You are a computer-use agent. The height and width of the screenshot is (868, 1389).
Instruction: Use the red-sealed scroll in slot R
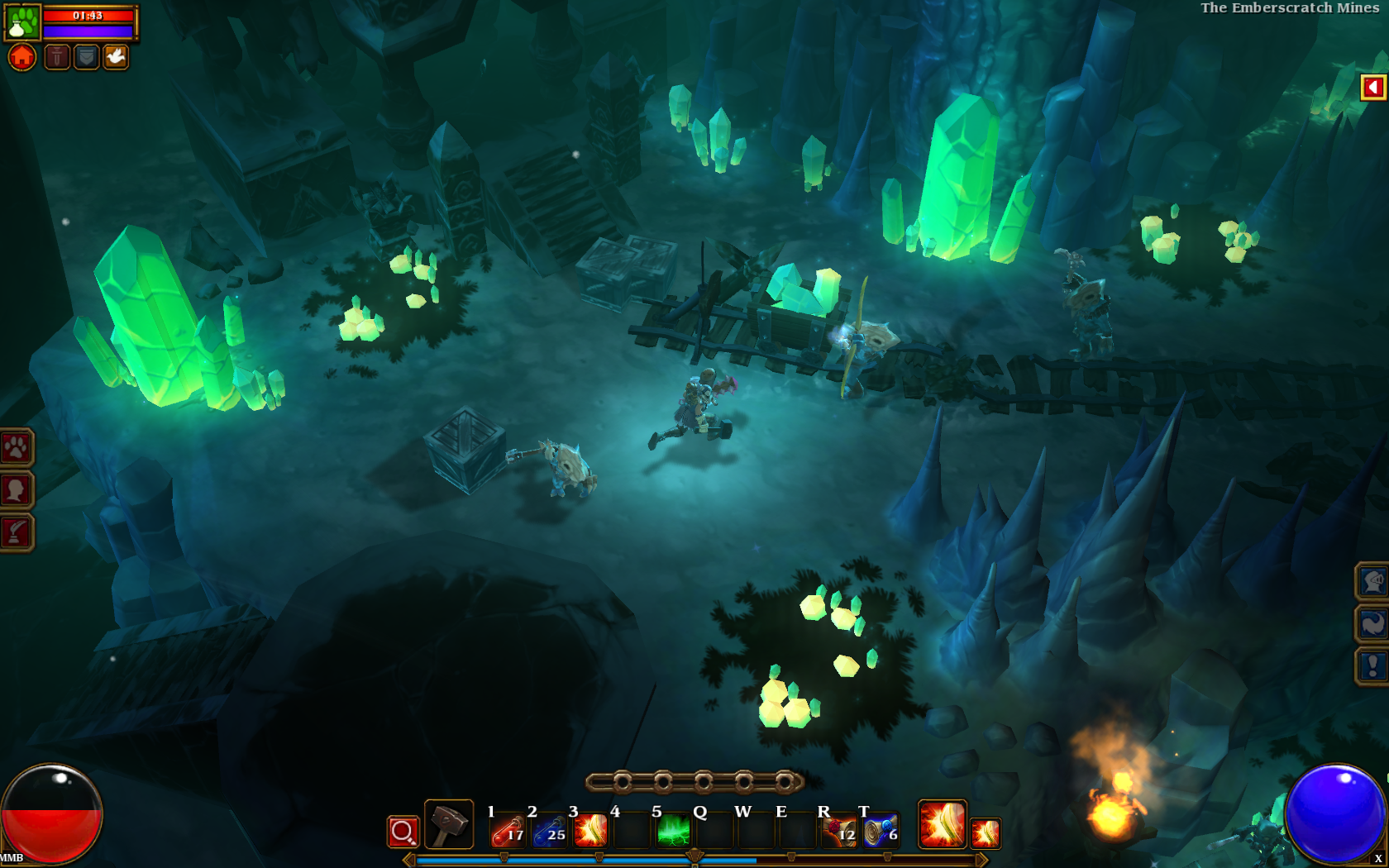pos(838,831)
